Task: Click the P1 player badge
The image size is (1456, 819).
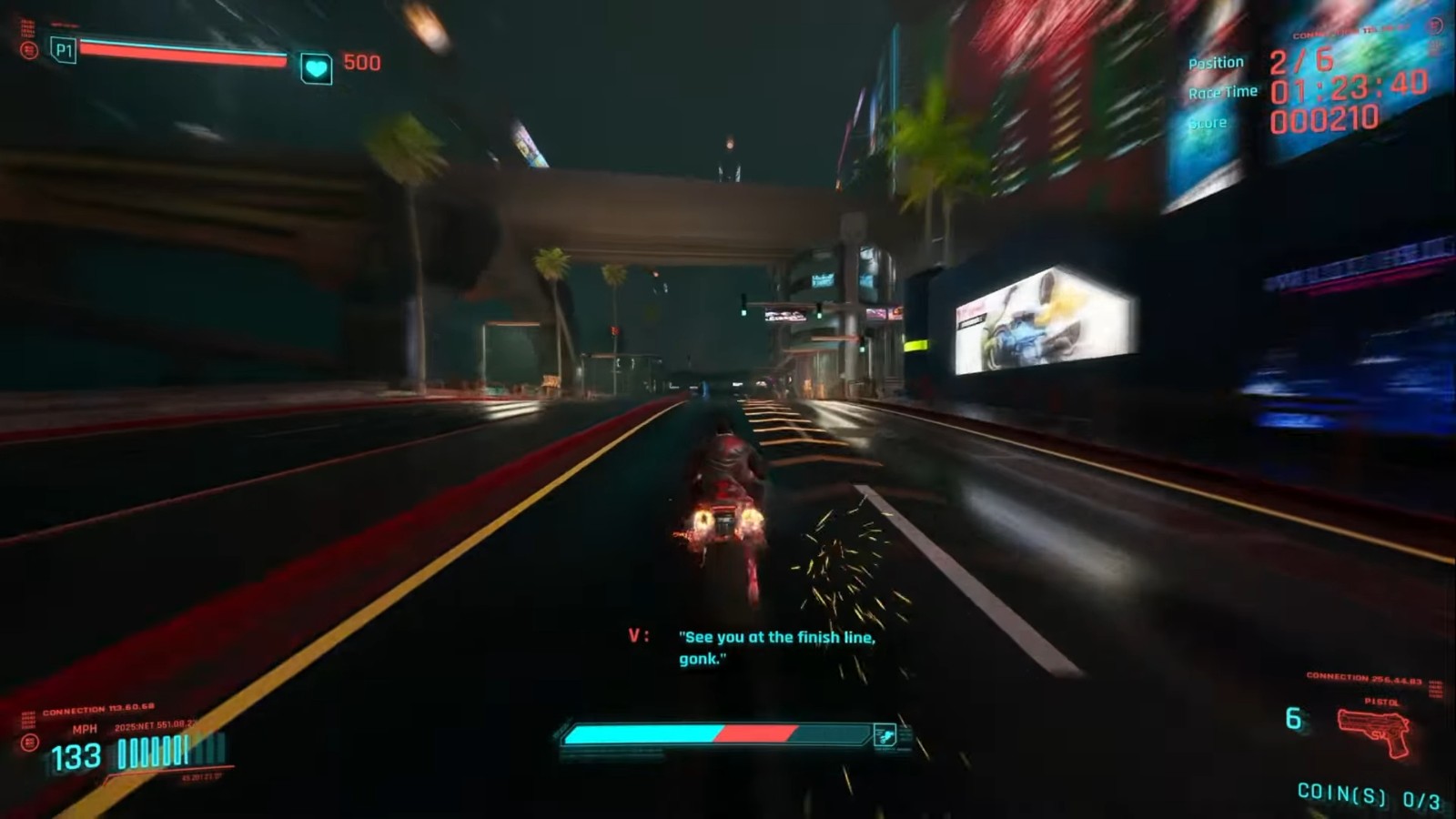Action: (x=63, y=50)
